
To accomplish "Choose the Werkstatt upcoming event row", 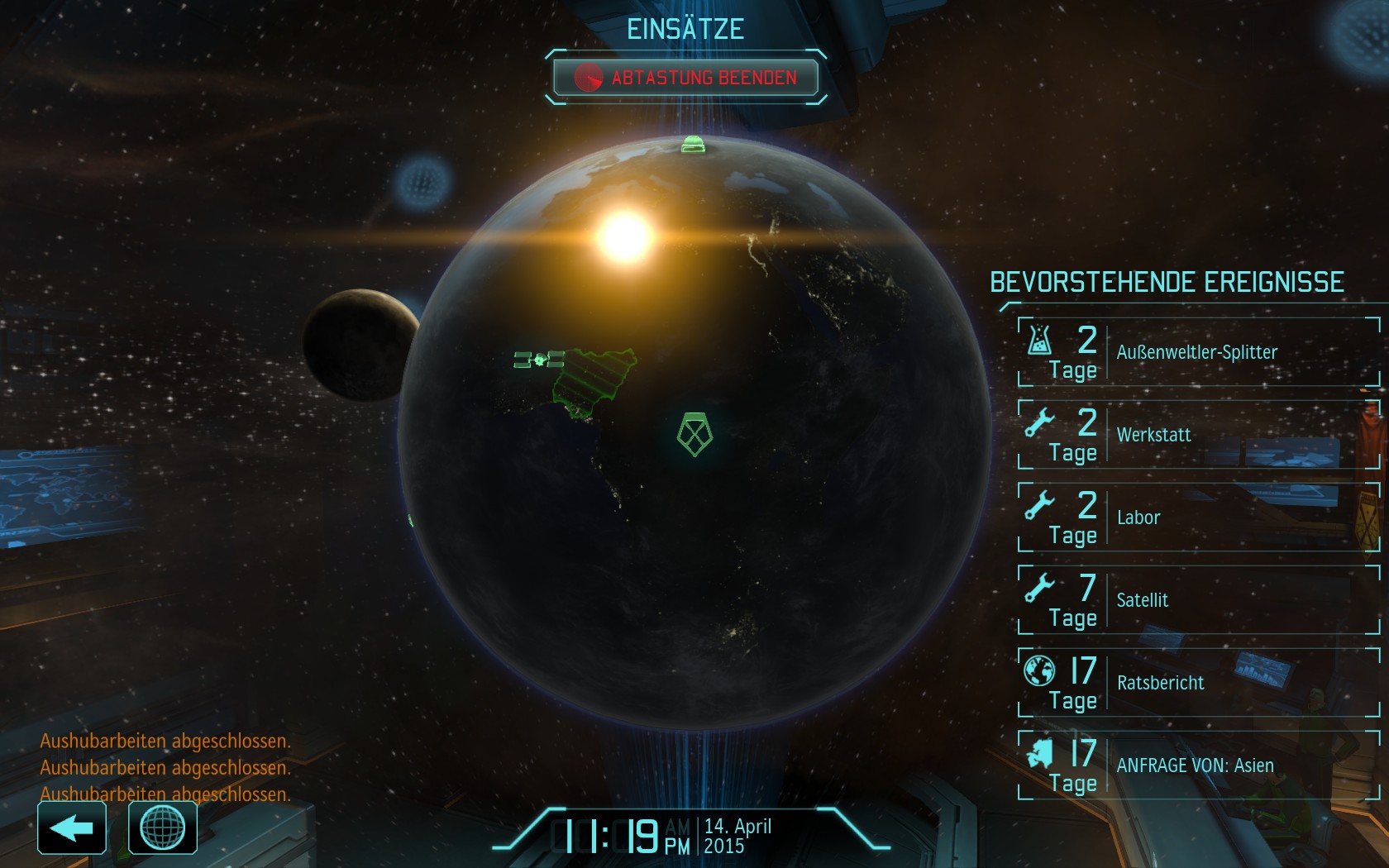I will click(x=1199, y=435).
